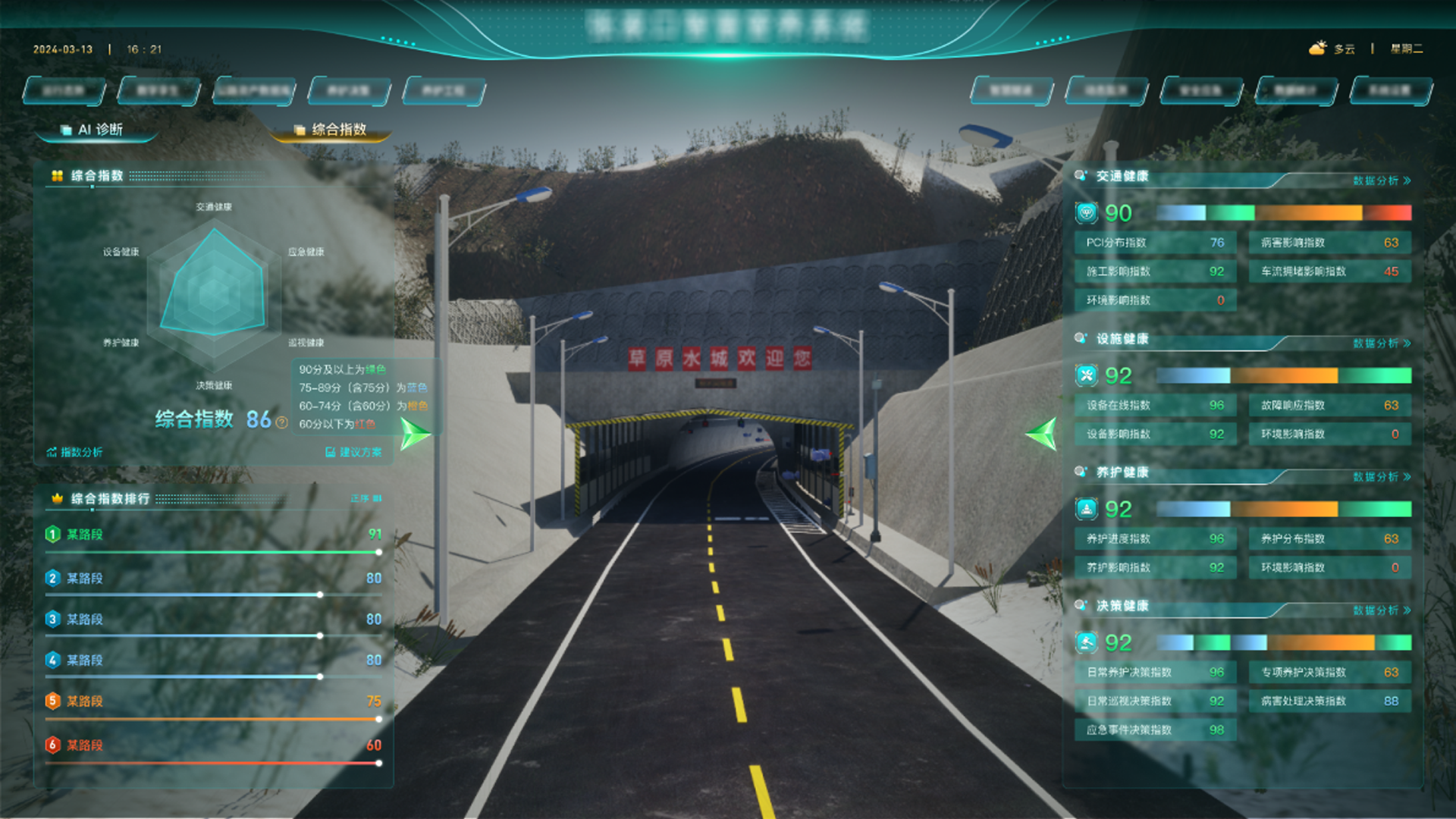Open 数据分析 for 交通健康
This screenshot has width=1456, height=819.
[1382, 180]
